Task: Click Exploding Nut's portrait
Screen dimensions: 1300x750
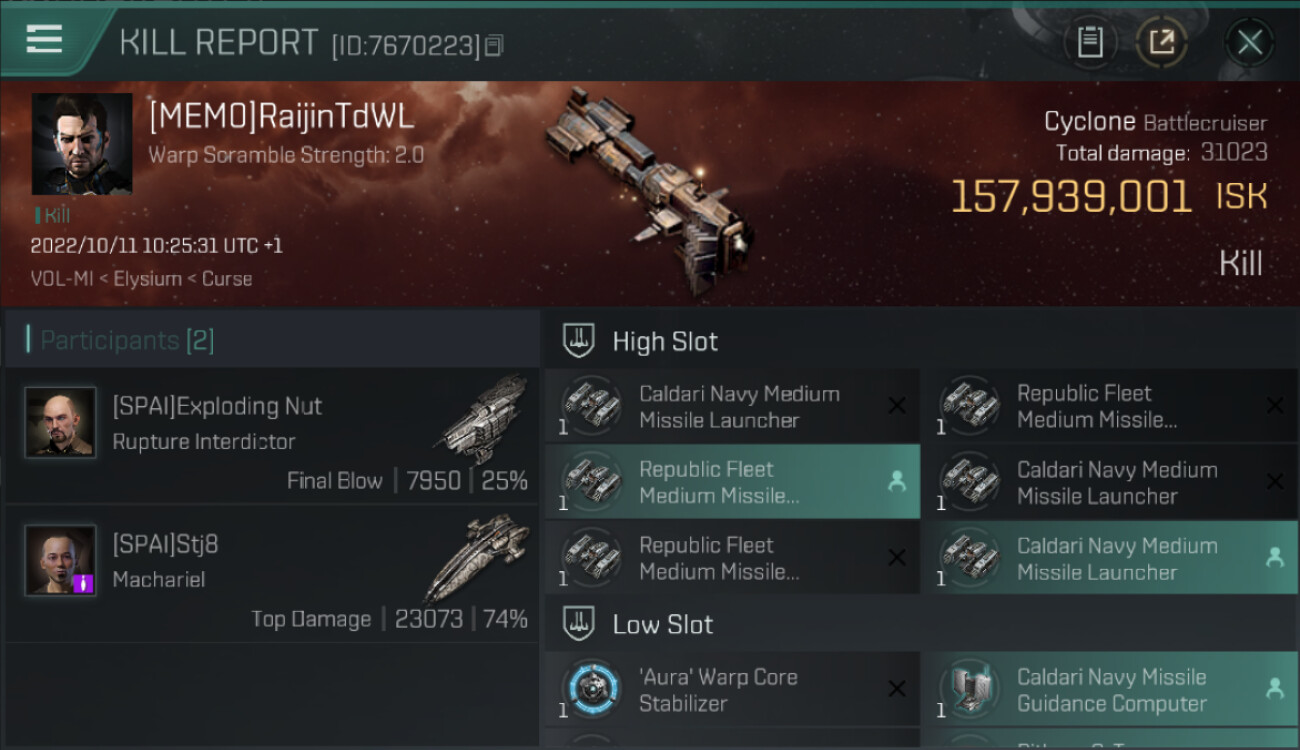Action: (x=61, y=422)
